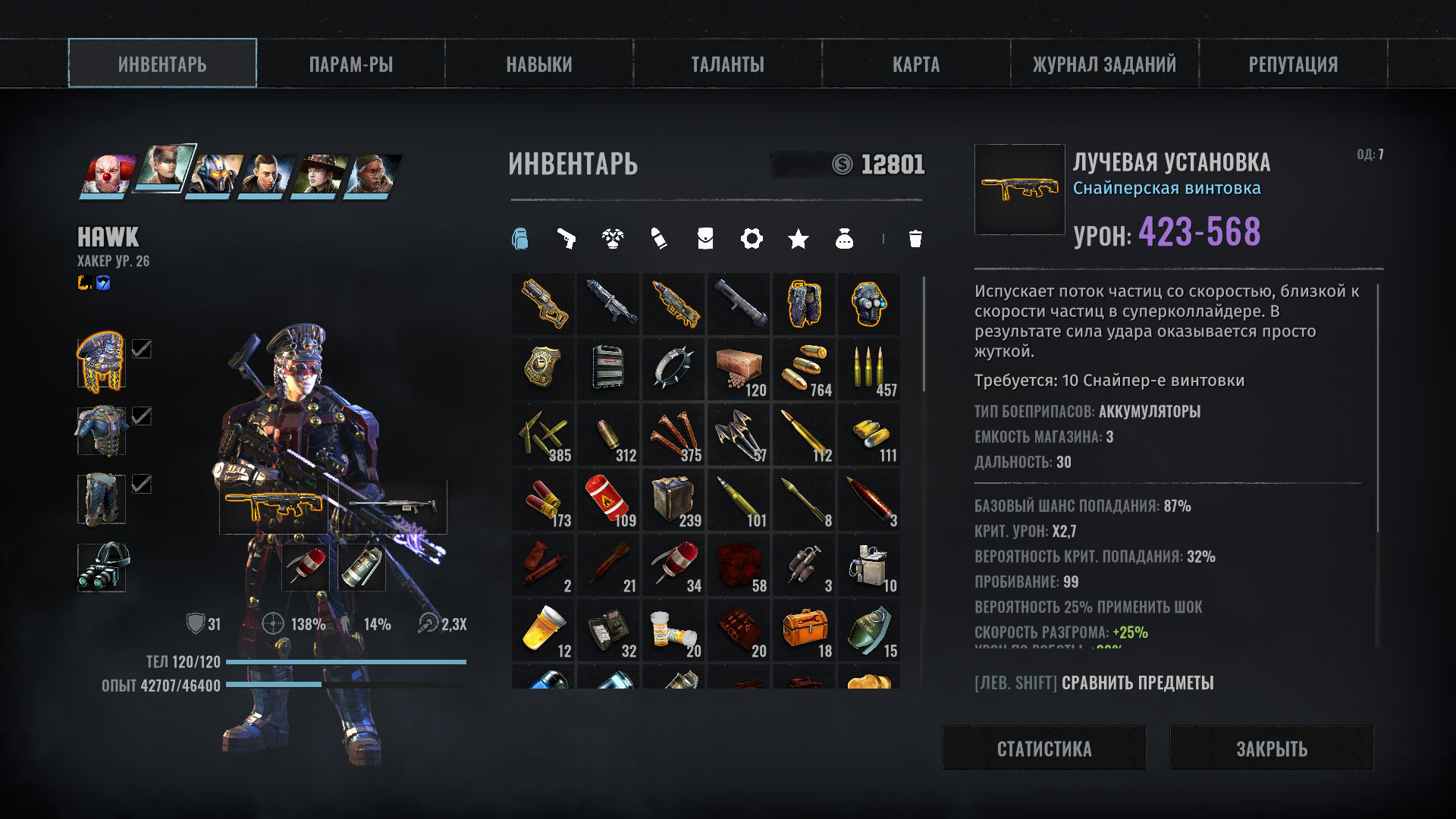This screenshot has width=1456, height=819.
Task: Open the РЕПУТАЦИЯ tab
Action: tap(1293, 64)
